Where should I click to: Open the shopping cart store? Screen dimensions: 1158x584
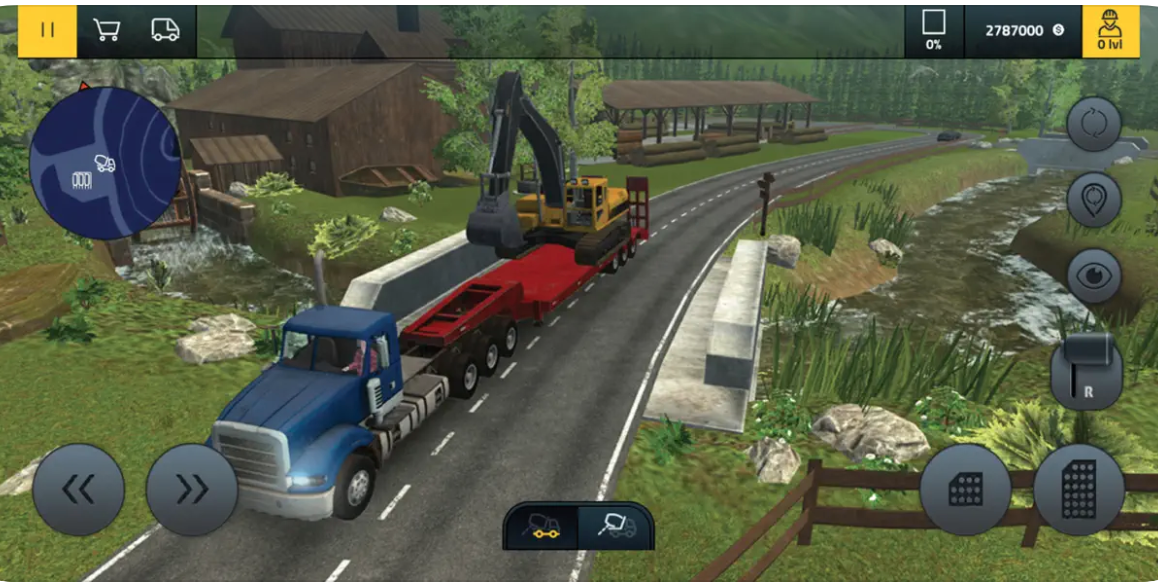pyautogui.click(x=107, y=31)
